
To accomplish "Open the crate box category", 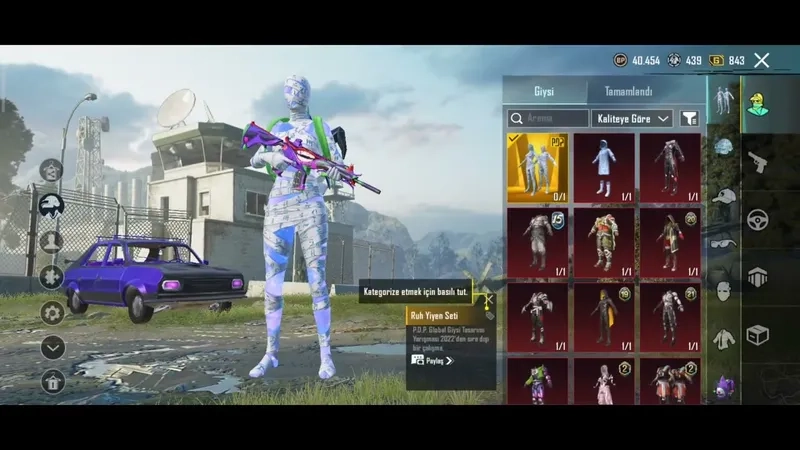I will pos(758,334).
